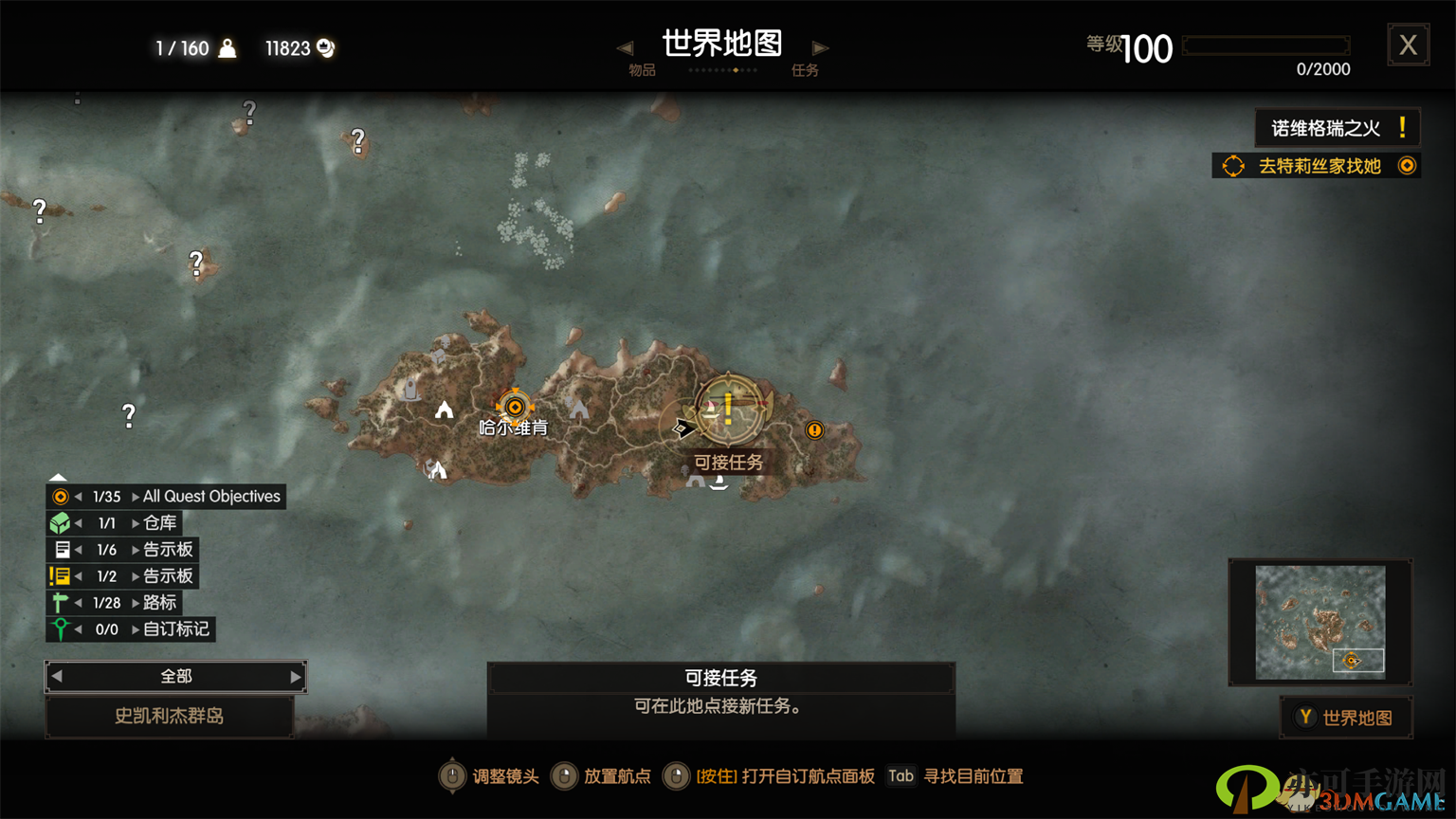Click the 诺维格瑞之火 quest title

(x=1337, y=127)
